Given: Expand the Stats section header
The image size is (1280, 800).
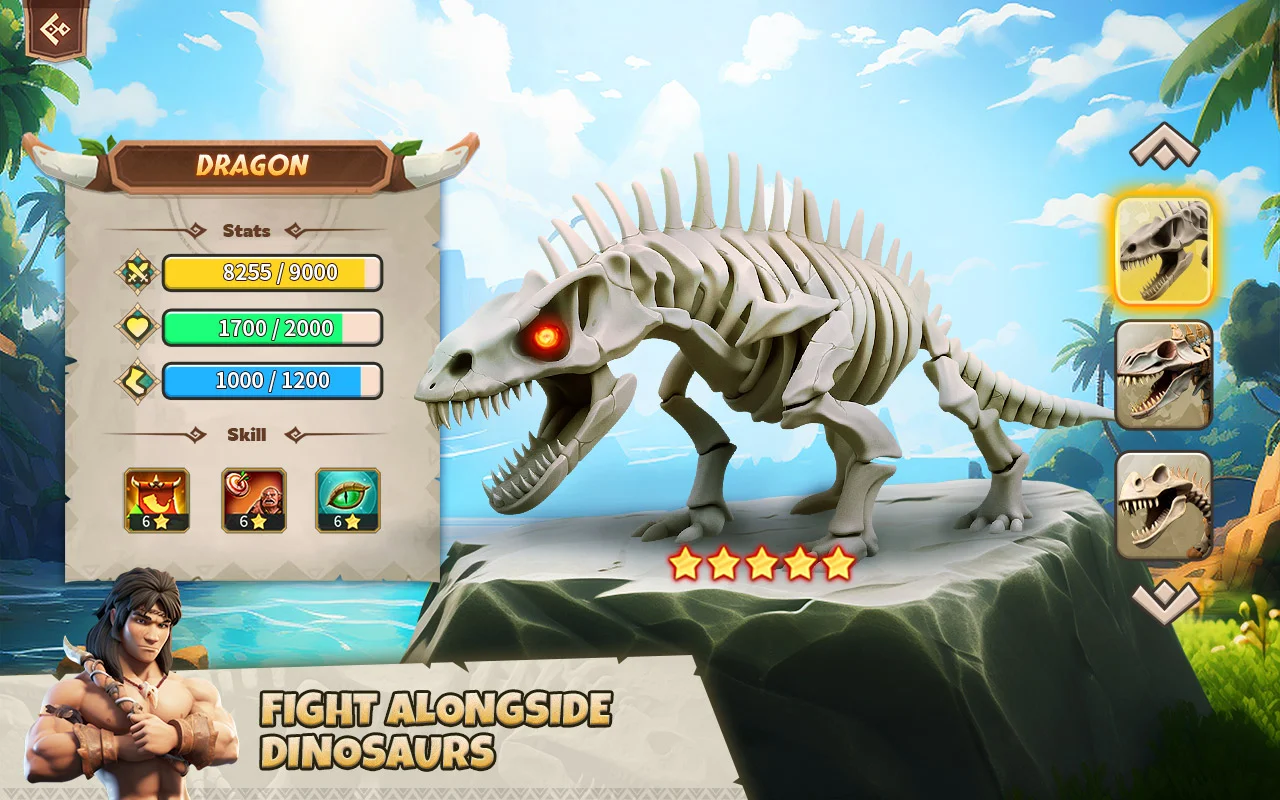Looking at the screenshot, I should [x=248, y=230].
